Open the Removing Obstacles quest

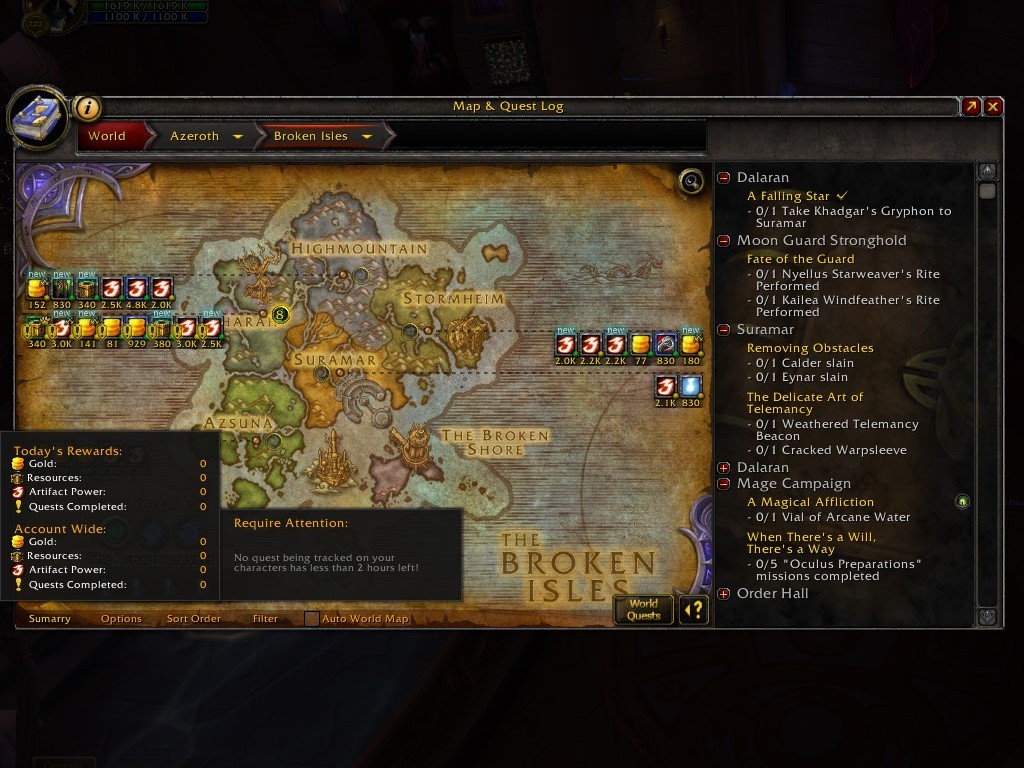pyautogui.click(x=810, y=348)
